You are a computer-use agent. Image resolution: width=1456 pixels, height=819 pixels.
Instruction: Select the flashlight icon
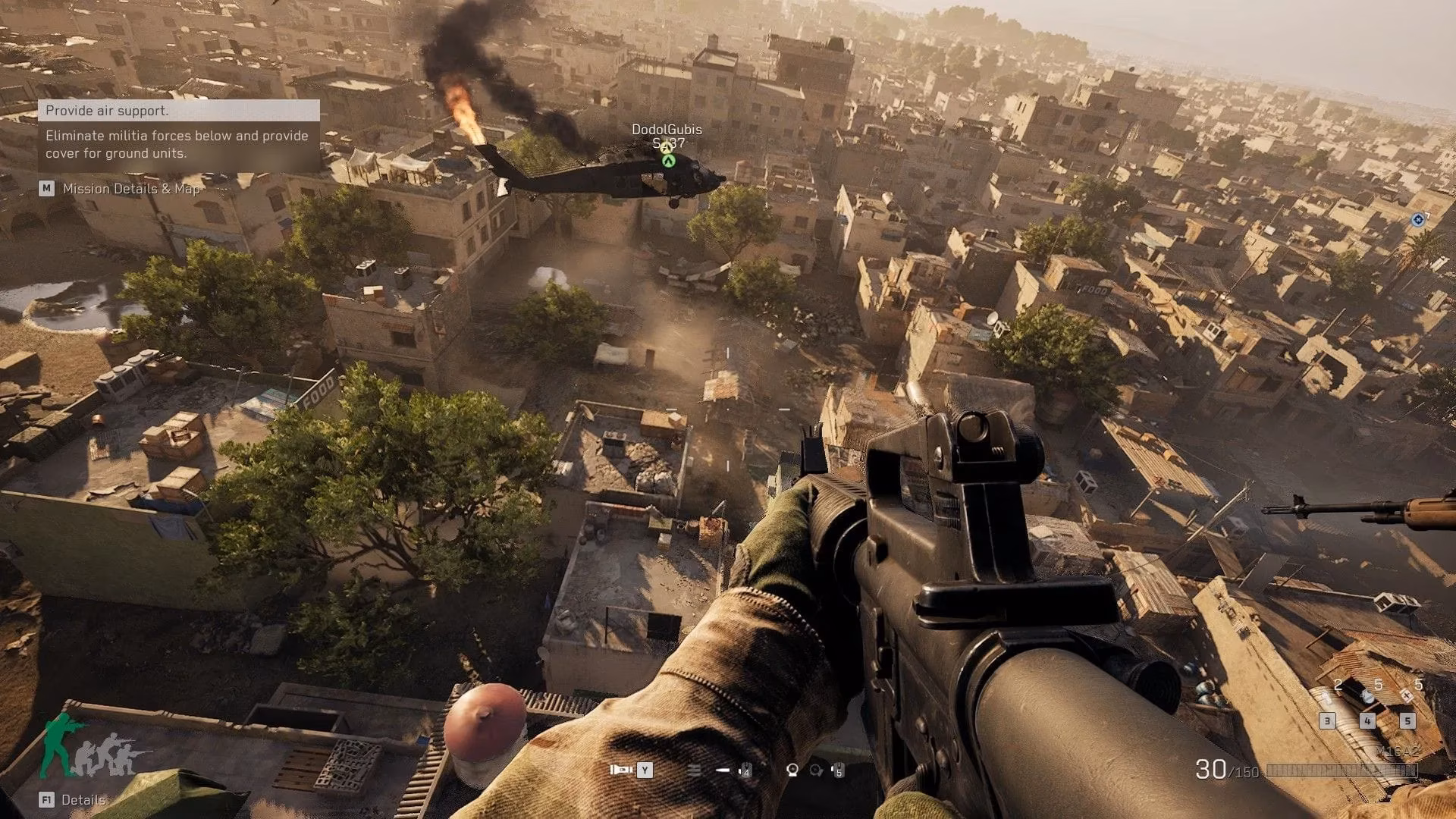[620, 770]
